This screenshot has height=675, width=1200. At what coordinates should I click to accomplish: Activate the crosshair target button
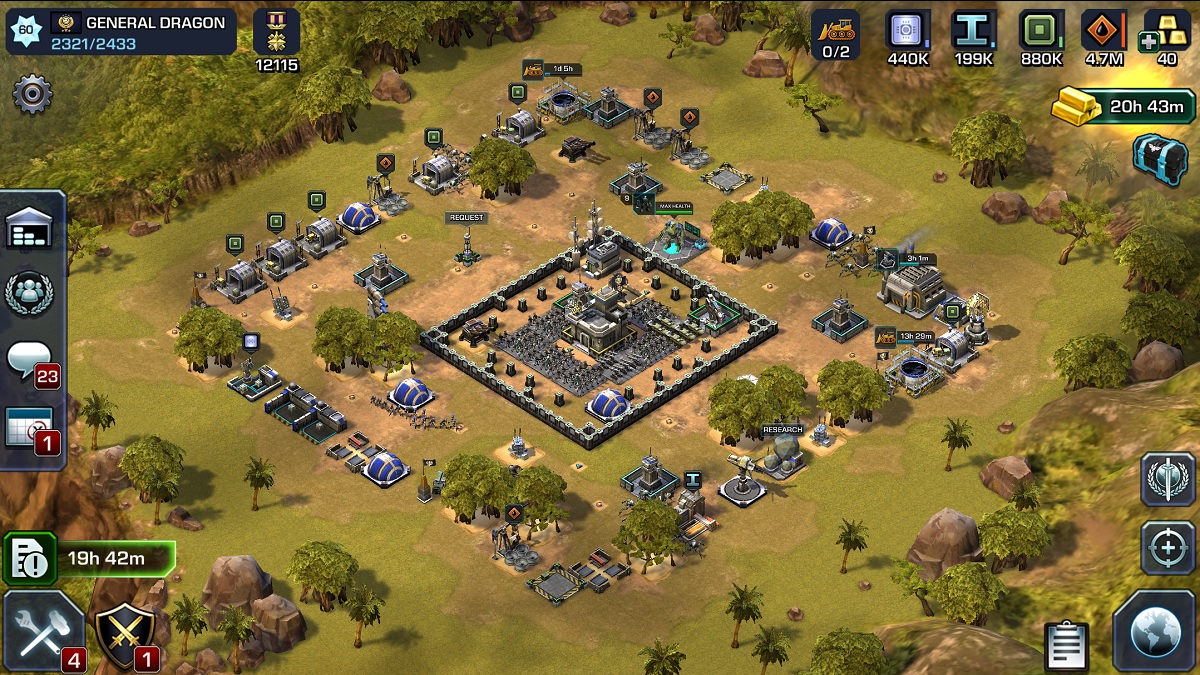pyautogui.click(x=1168, y=548)
